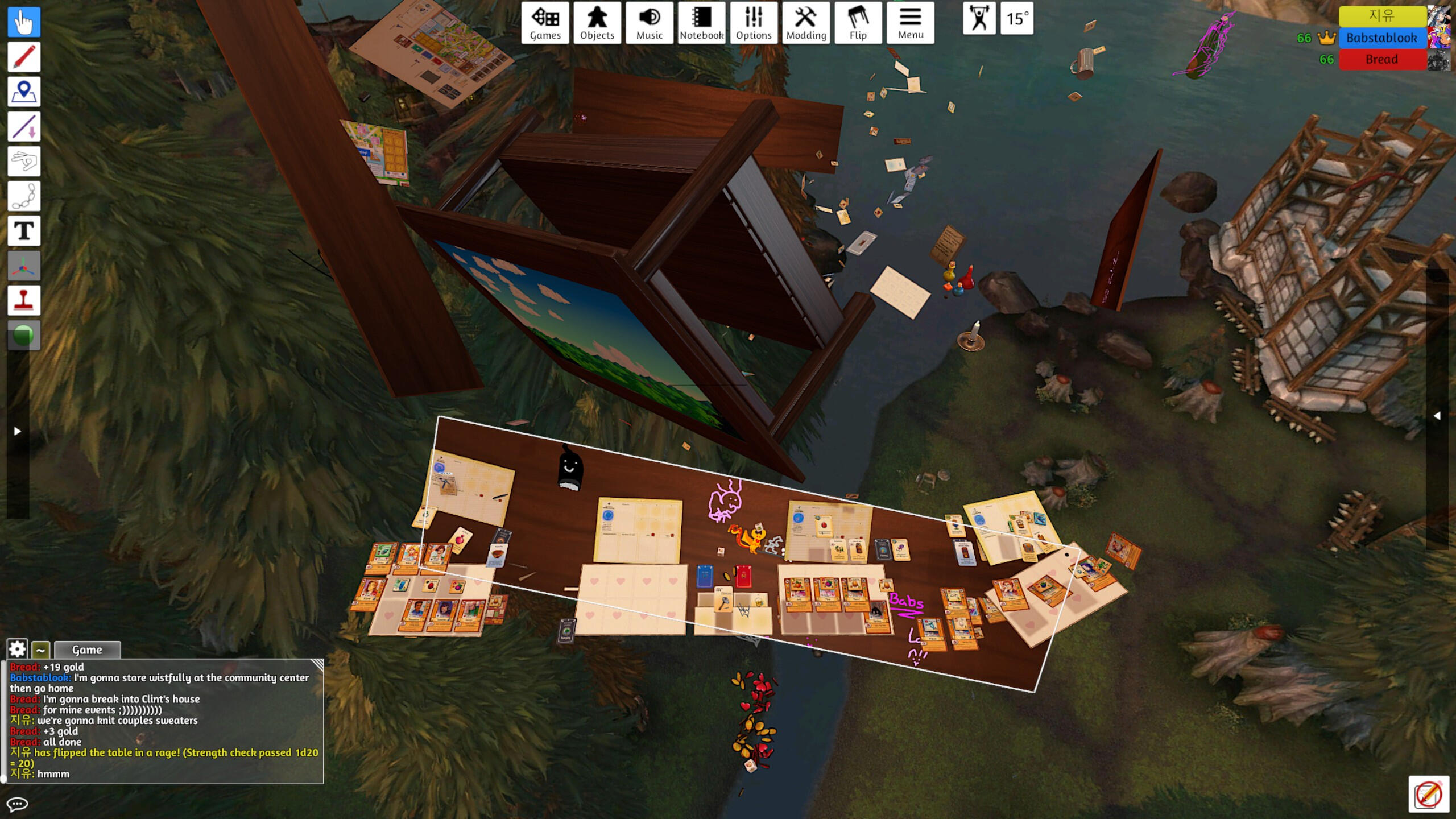Open the Games menu
1456x819 pixels.
[545, 23]
